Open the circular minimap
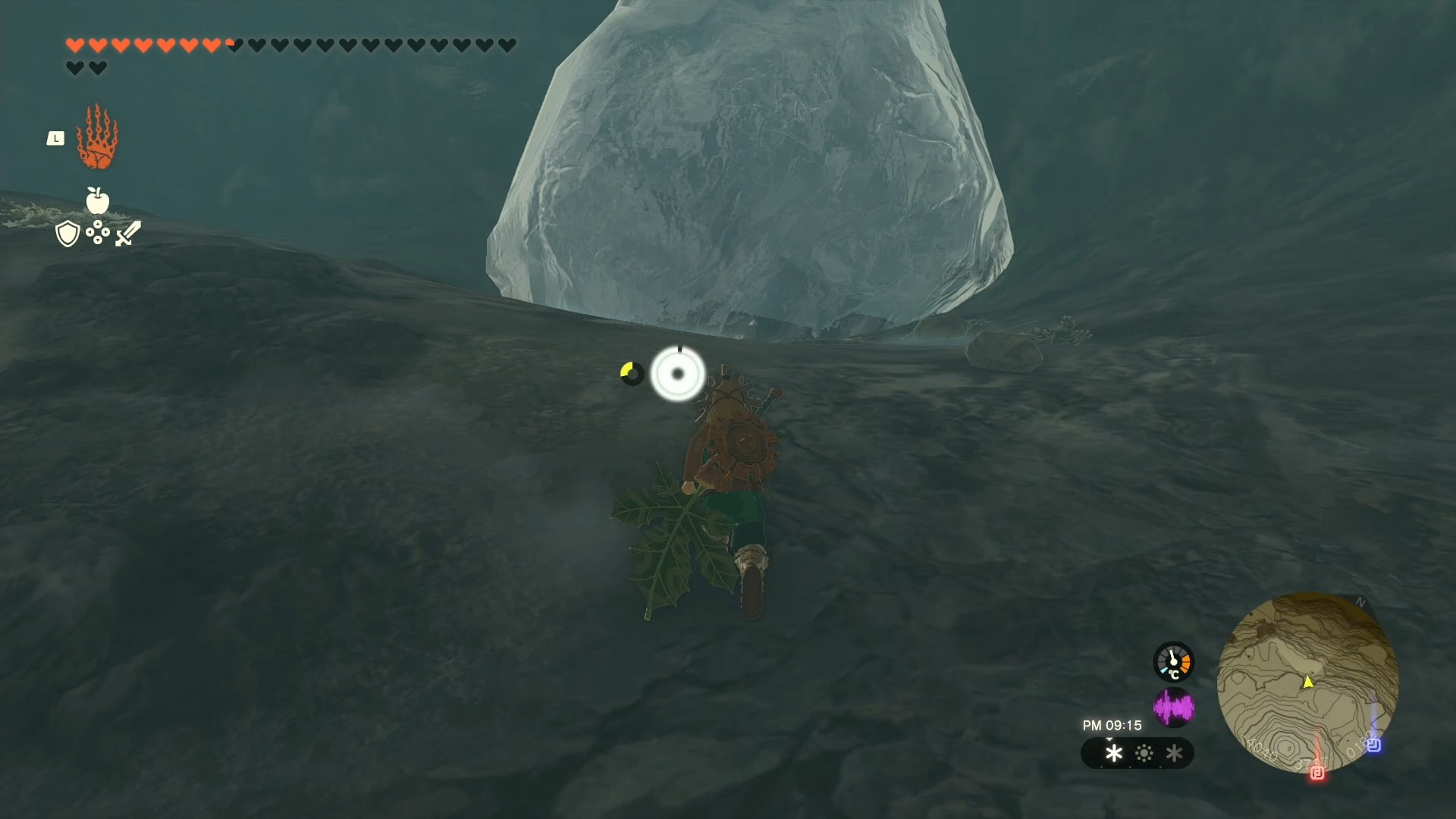Viewport: 1456px width, 819px height. (1307, 682)
